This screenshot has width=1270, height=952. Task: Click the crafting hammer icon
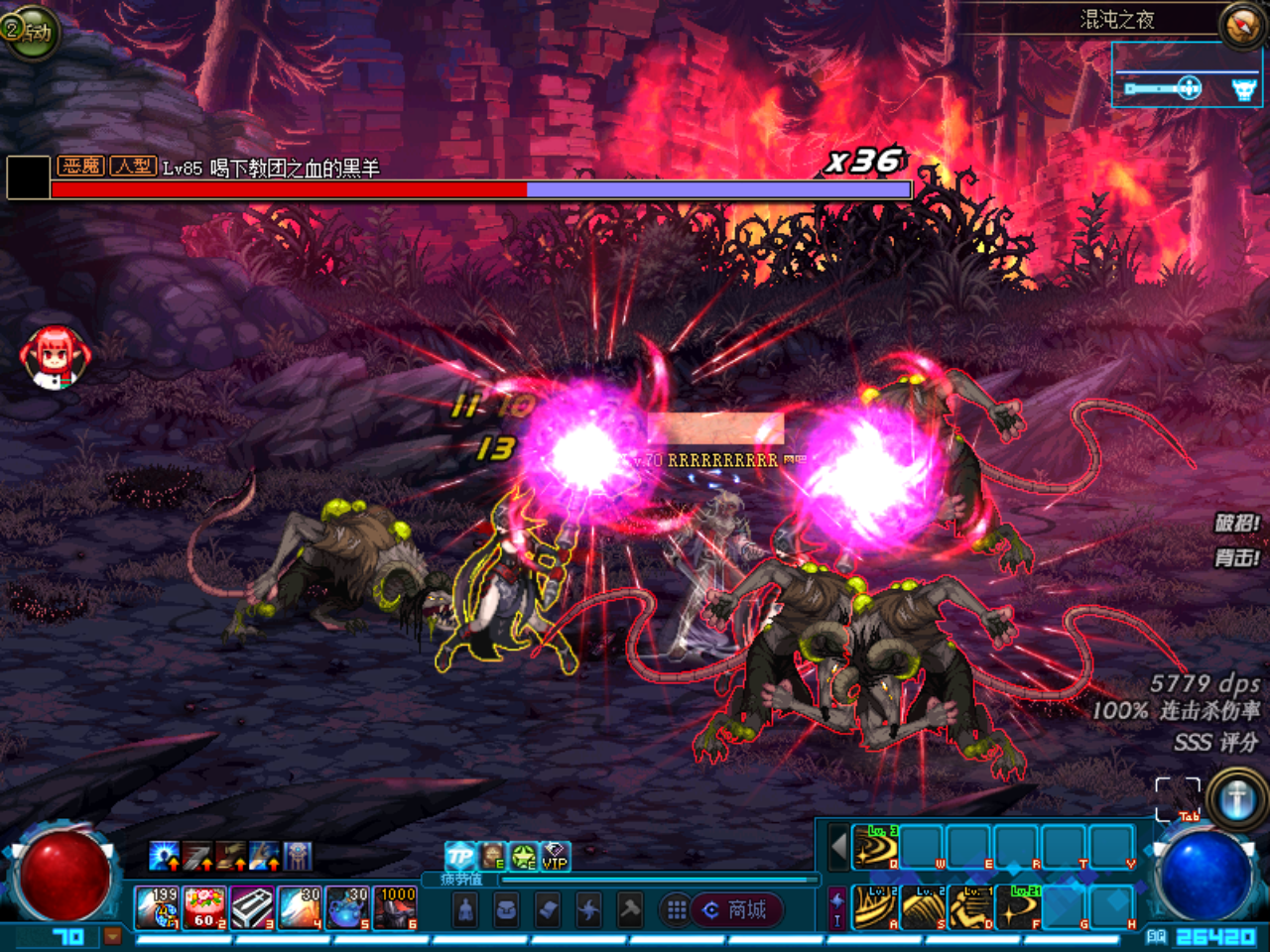pos(630,909)
